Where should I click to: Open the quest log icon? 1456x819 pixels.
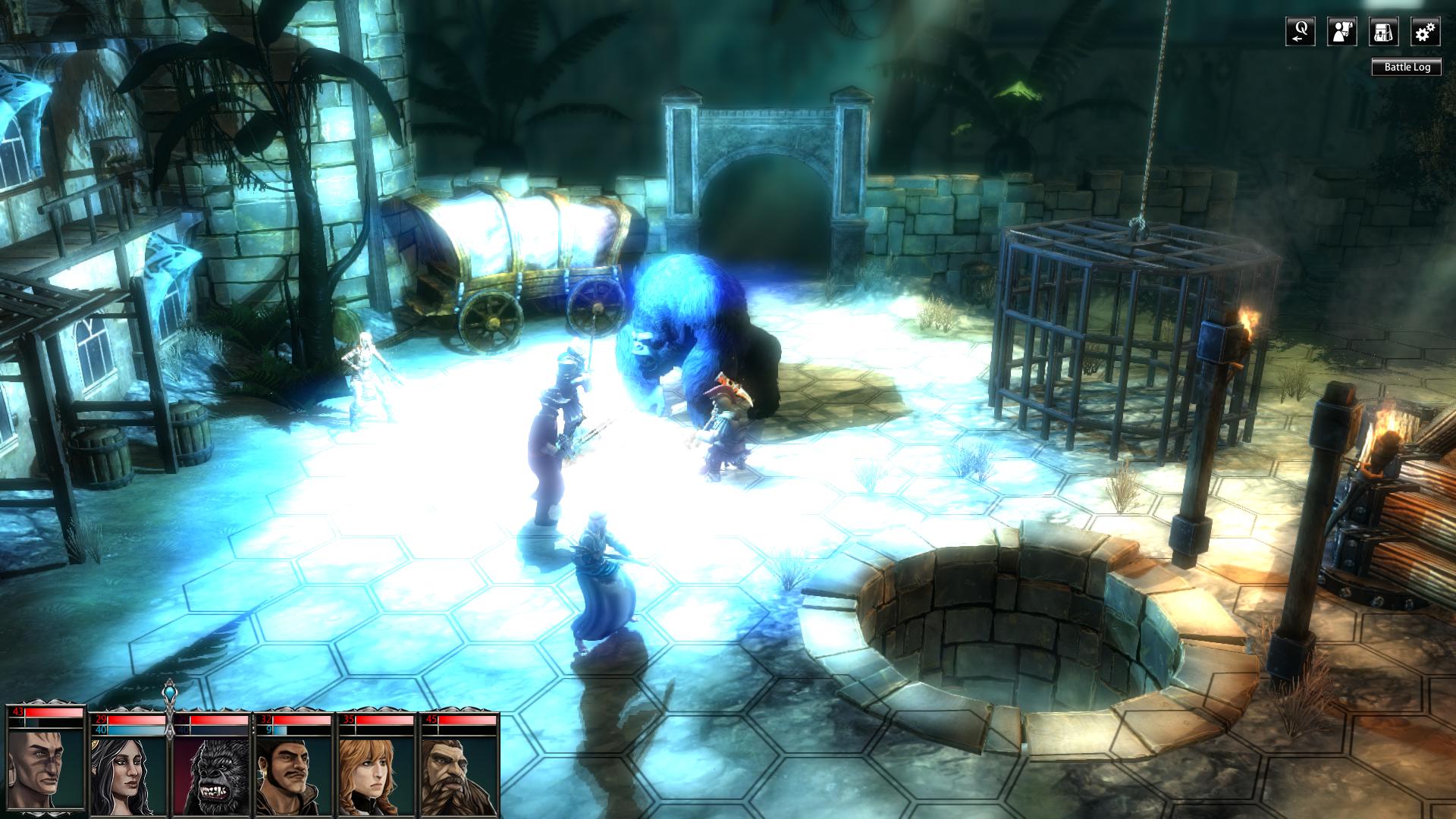[x=1299, y=30]
